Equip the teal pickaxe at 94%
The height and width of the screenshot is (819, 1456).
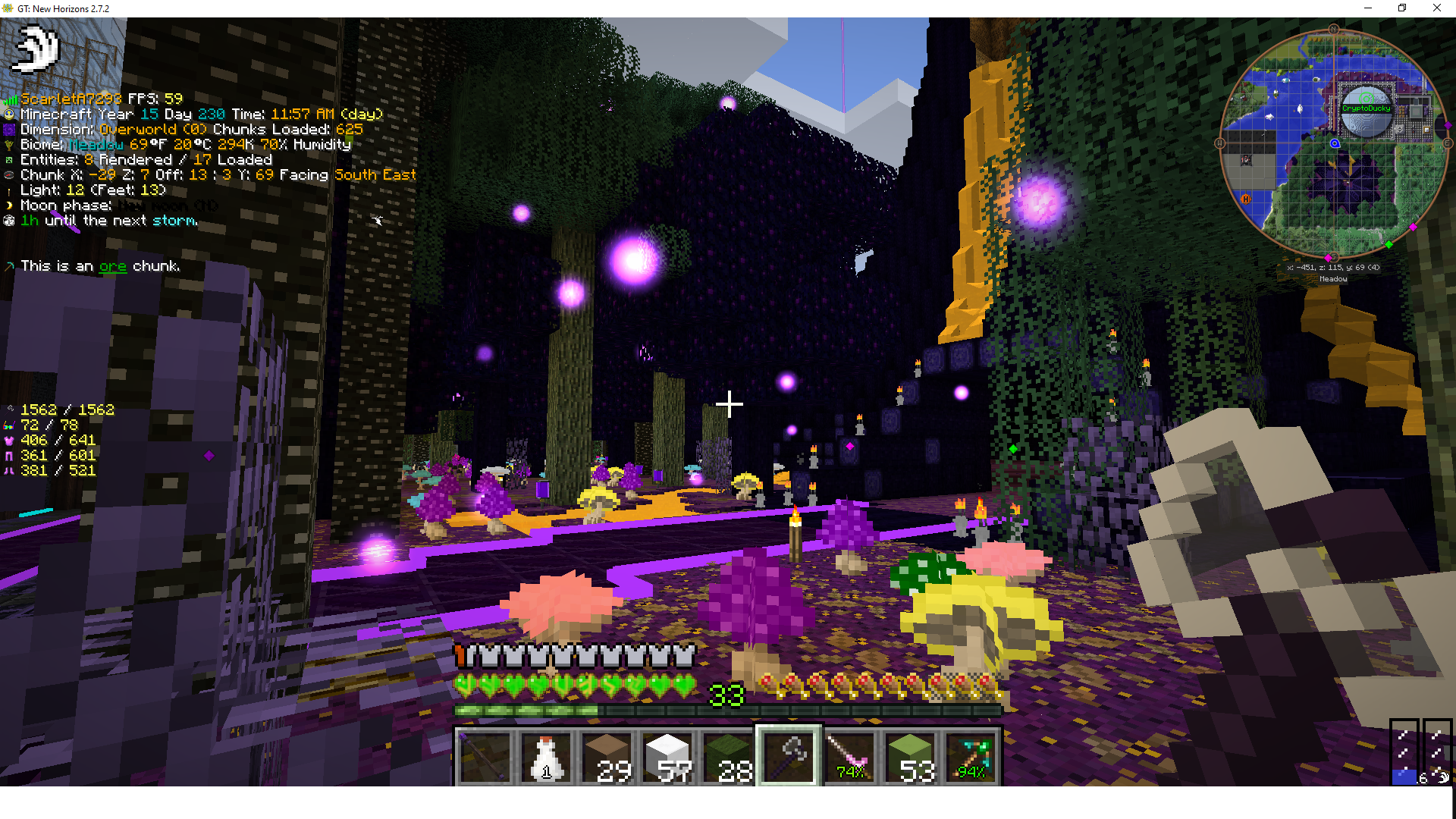(x=971, y=755)
